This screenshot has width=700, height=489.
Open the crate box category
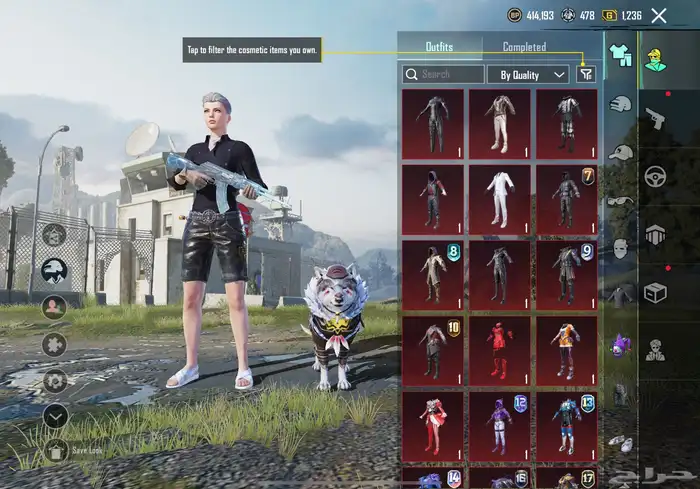pyautogui.click(x=655, y=294)
